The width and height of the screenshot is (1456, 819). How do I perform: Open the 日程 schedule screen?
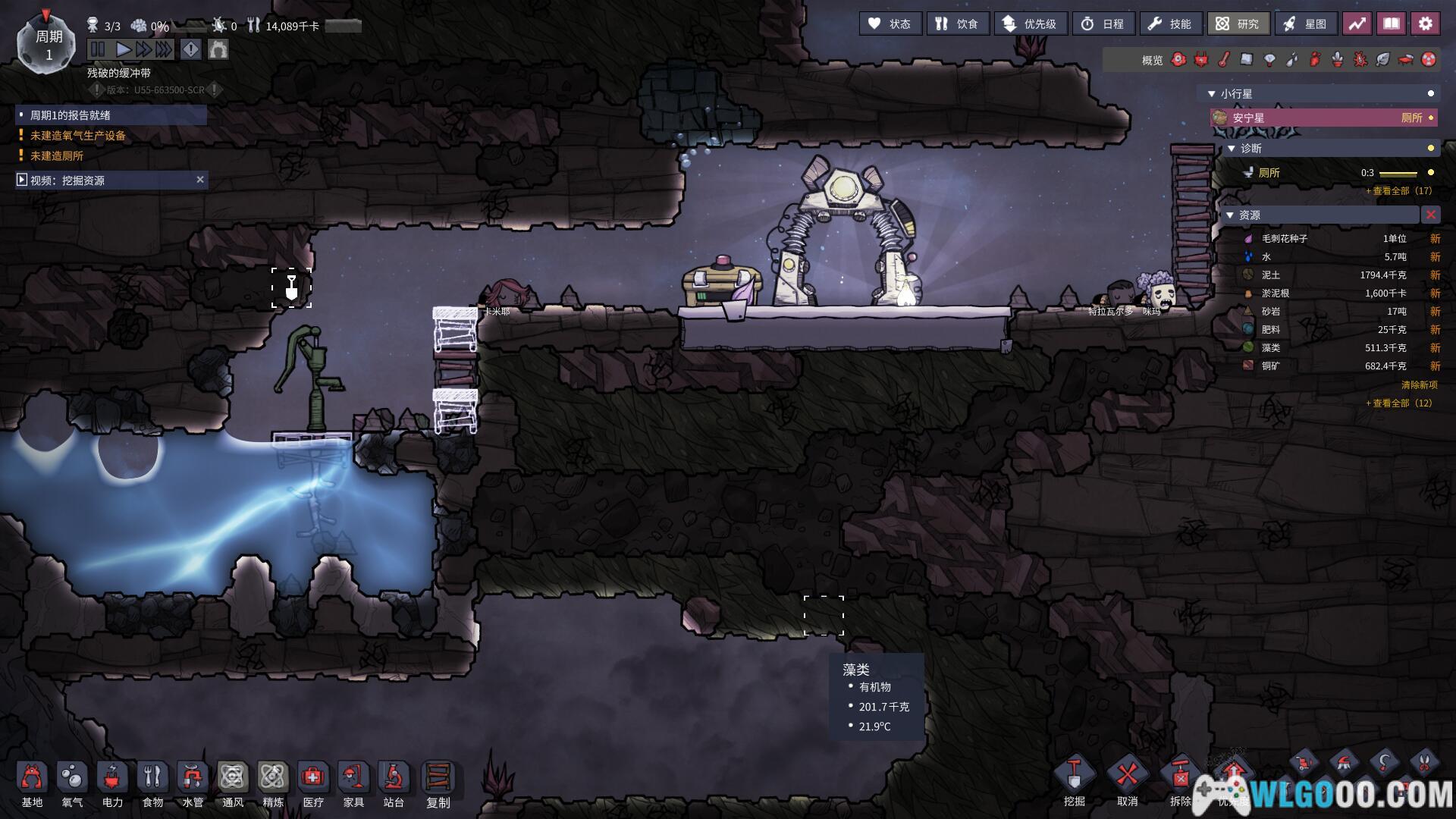(x=1103, y=24)
